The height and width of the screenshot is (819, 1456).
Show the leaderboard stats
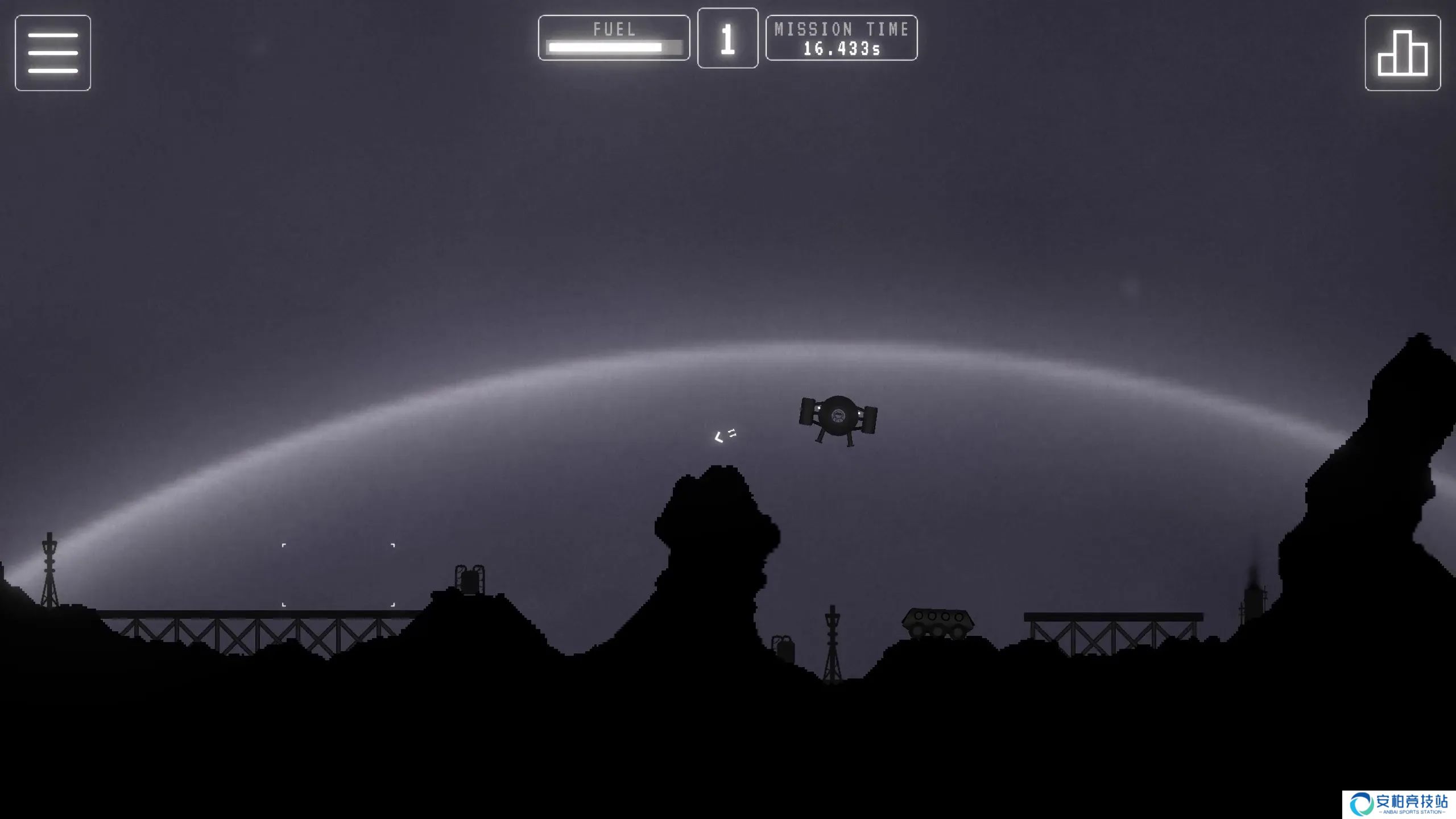pyautogui.click(x=1403, y=53)
